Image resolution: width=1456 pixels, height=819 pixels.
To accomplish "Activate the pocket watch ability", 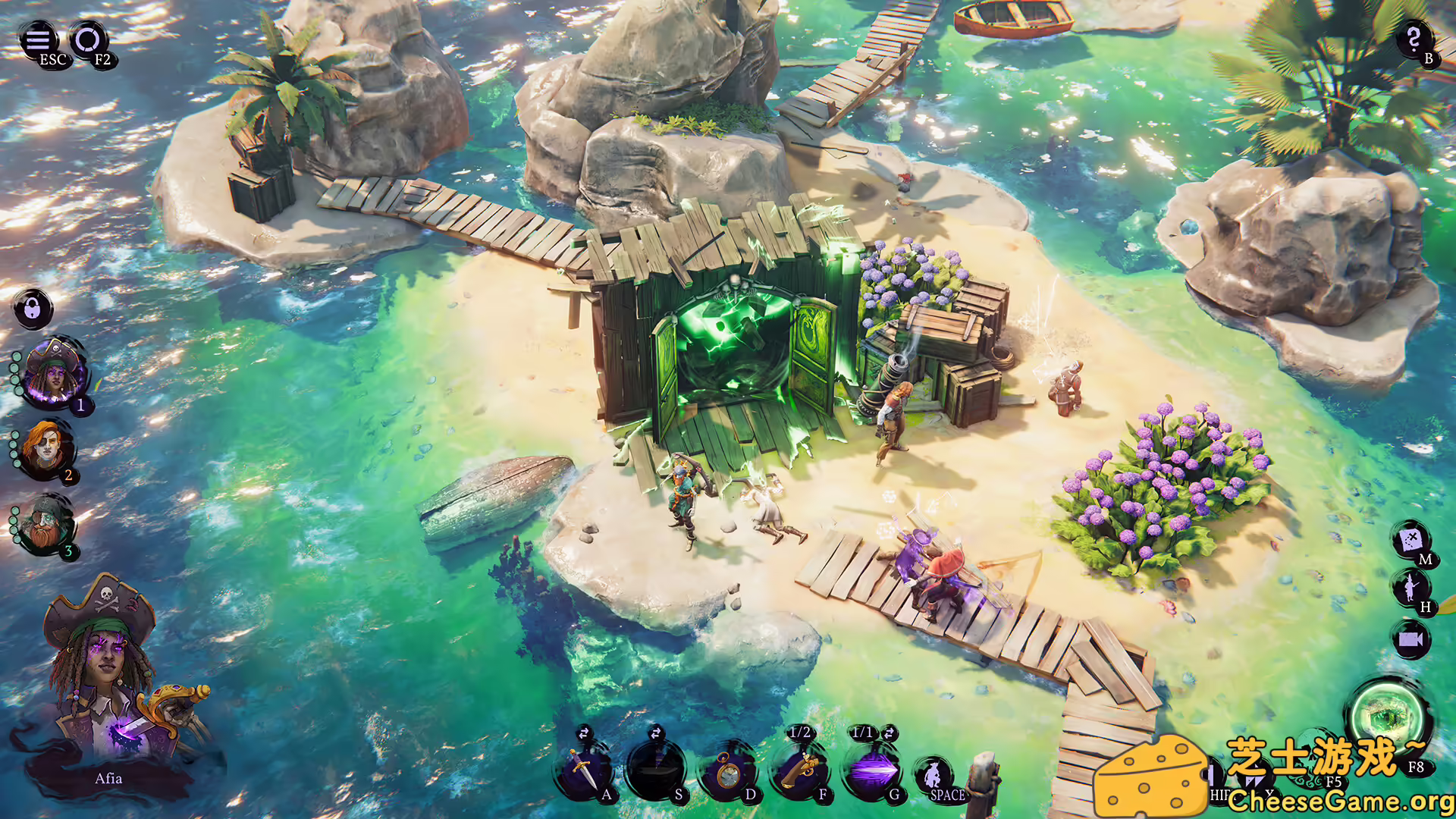I will pos(730,773).
